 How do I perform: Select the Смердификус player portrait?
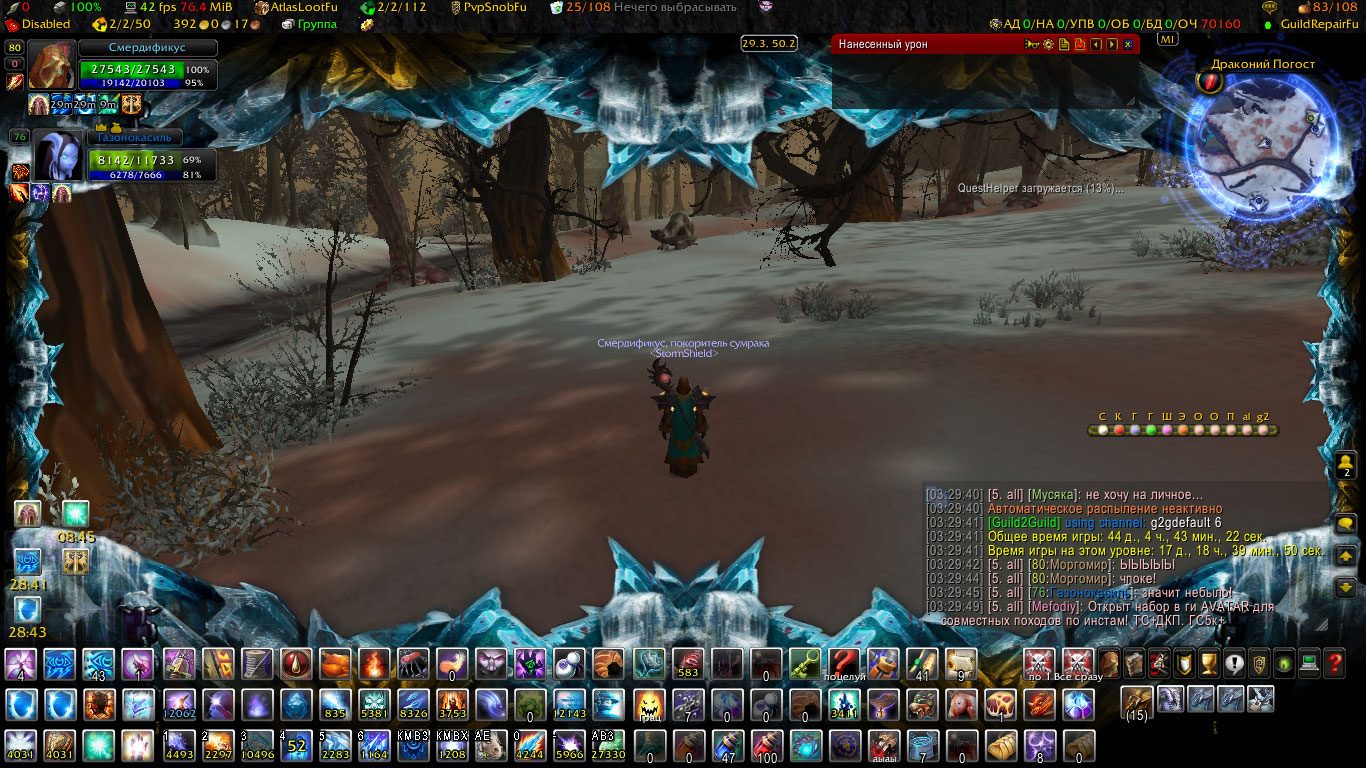pos(51,66)
